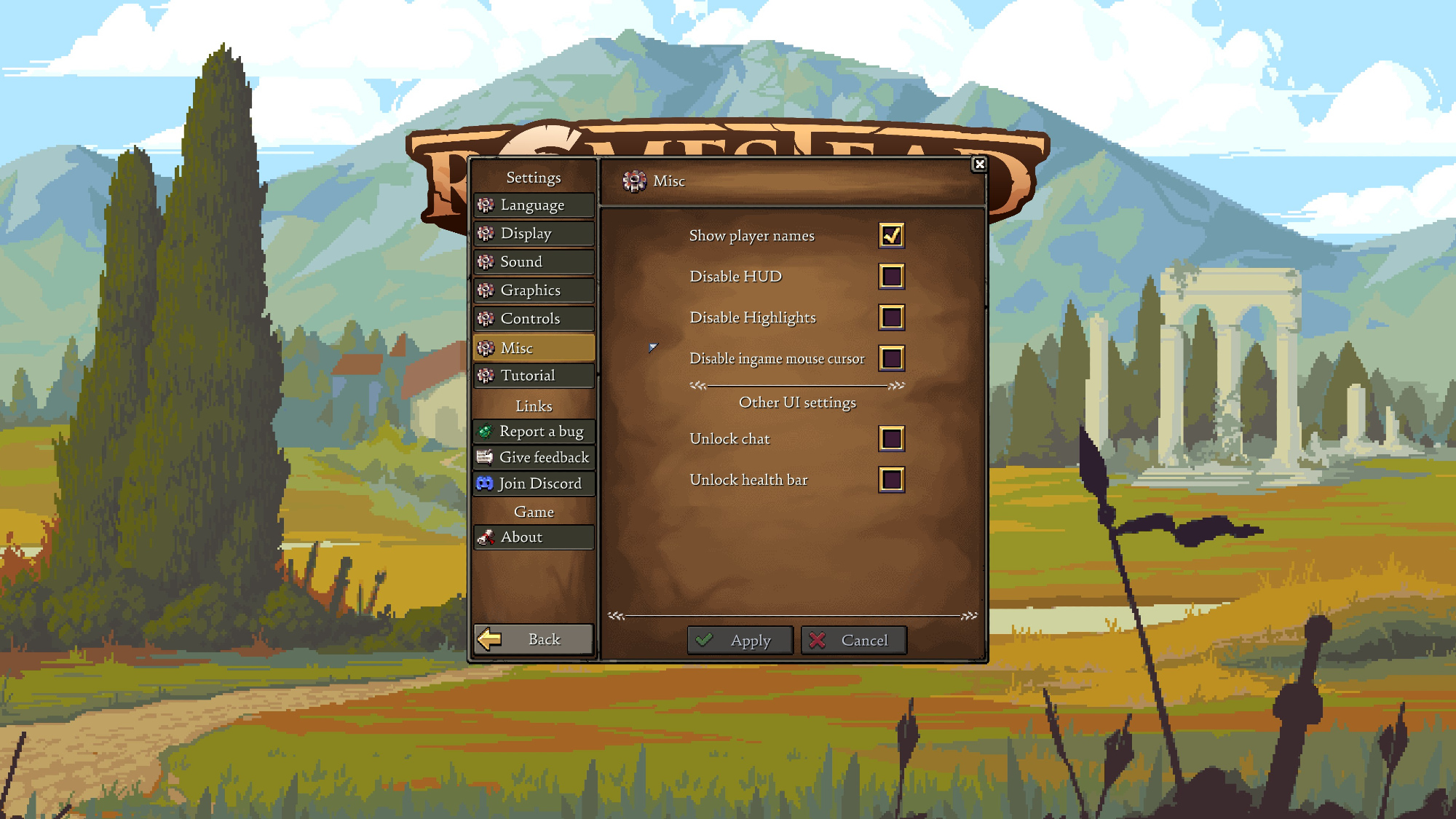Check Disable ingame mouse cursor

[x=892, y=358]
